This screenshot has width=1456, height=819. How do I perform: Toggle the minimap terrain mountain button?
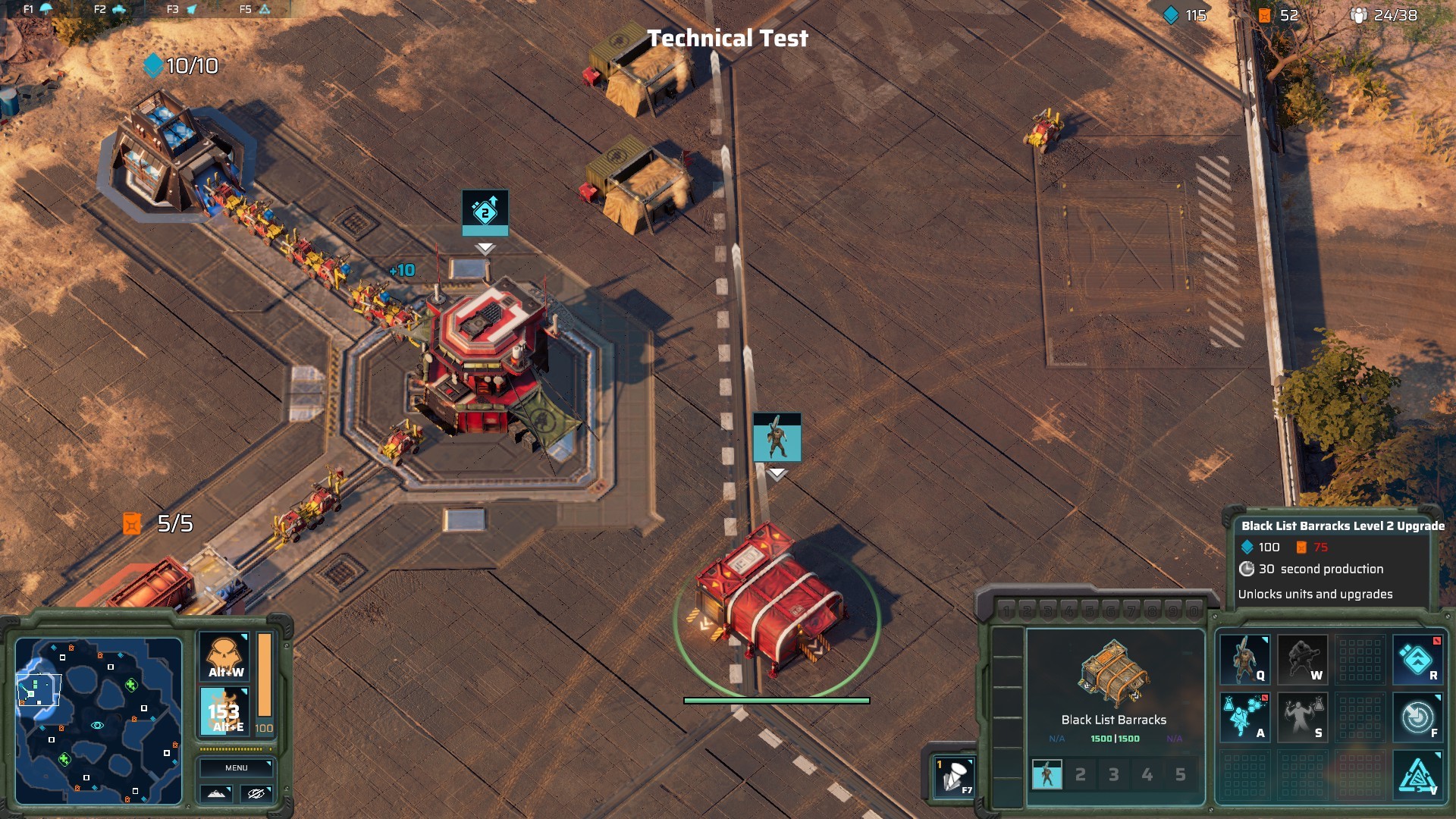216,793
